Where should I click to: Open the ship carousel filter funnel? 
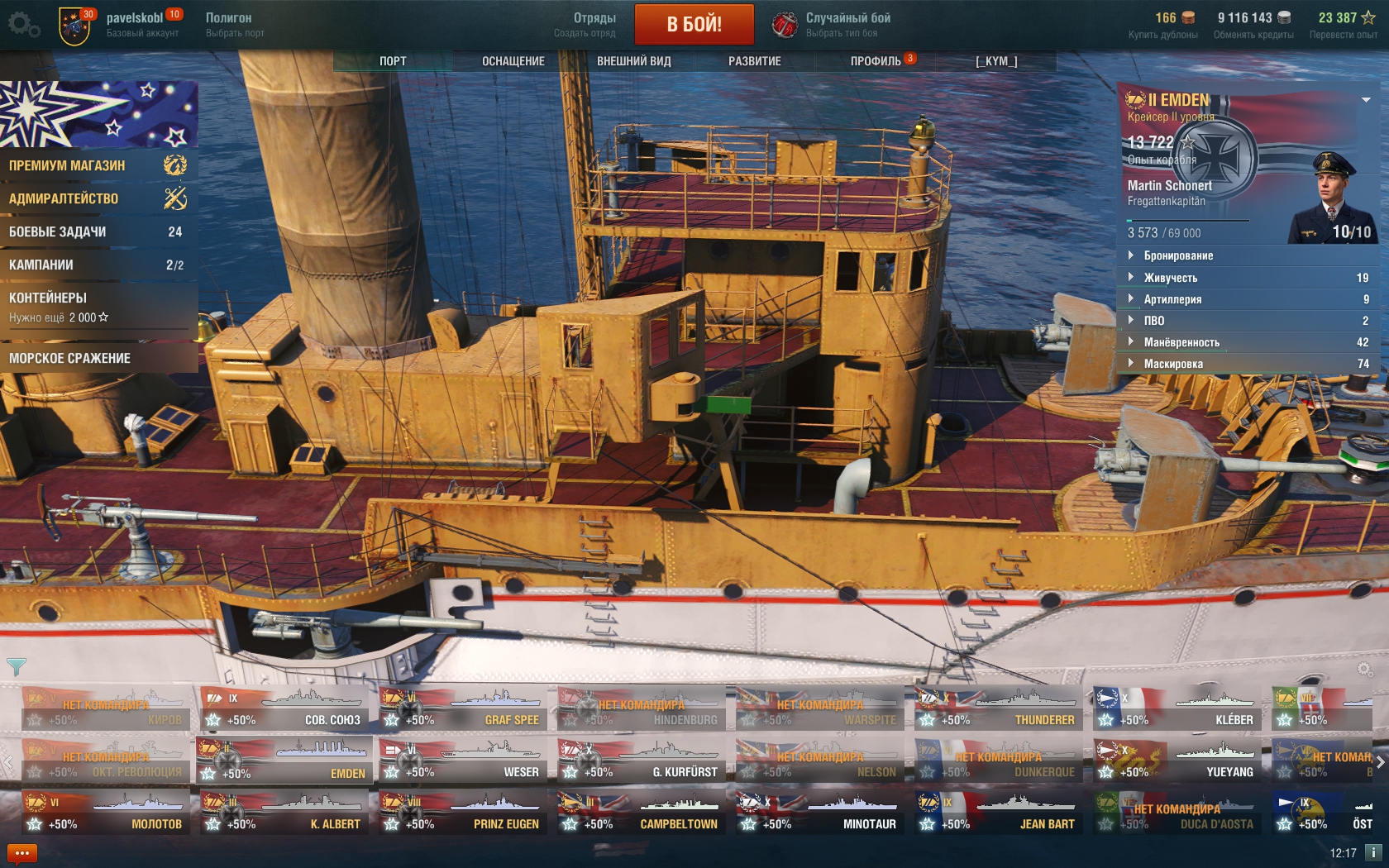pos(16,666)
